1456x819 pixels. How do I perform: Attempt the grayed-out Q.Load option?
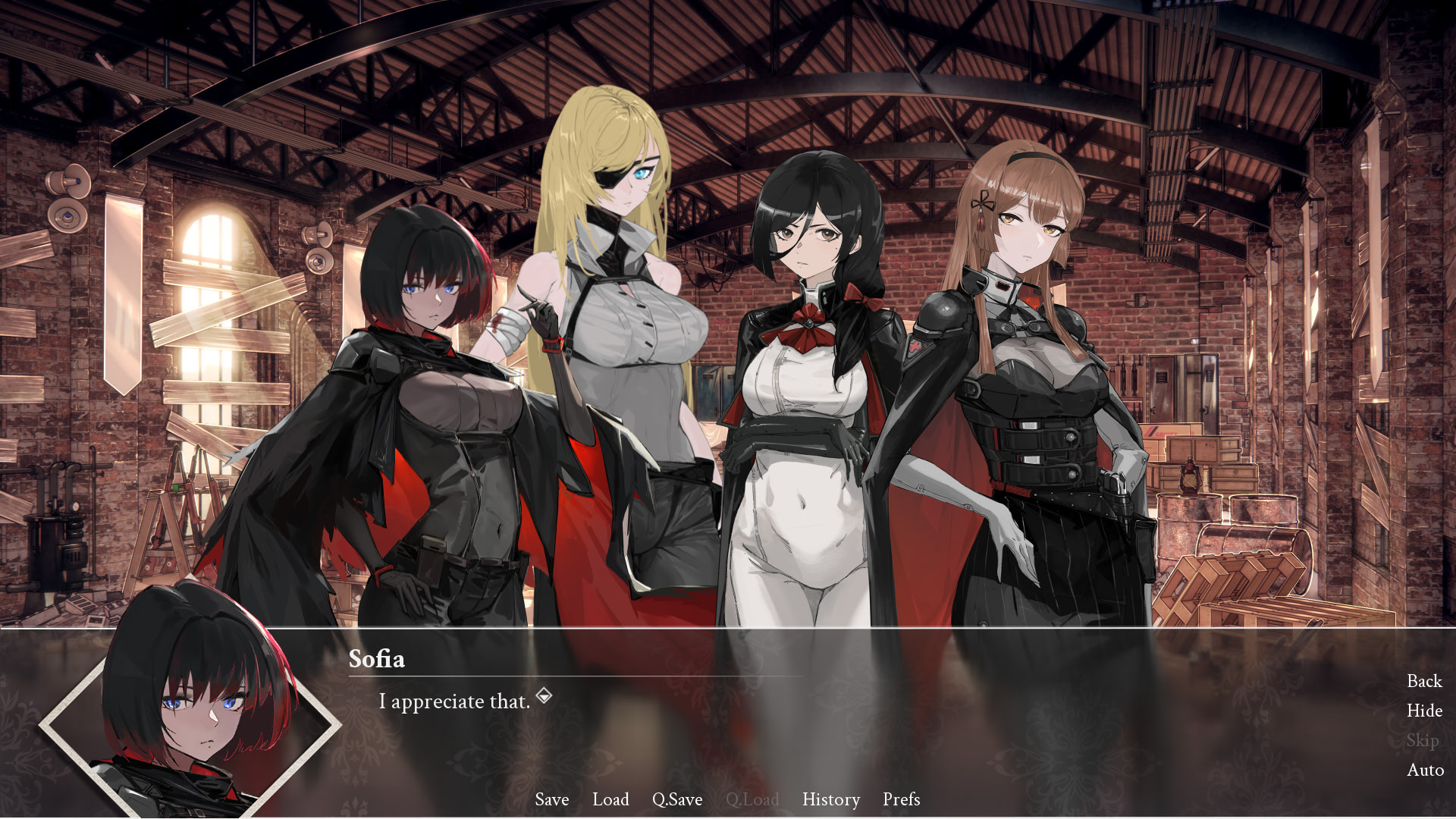tap(754, 799)
